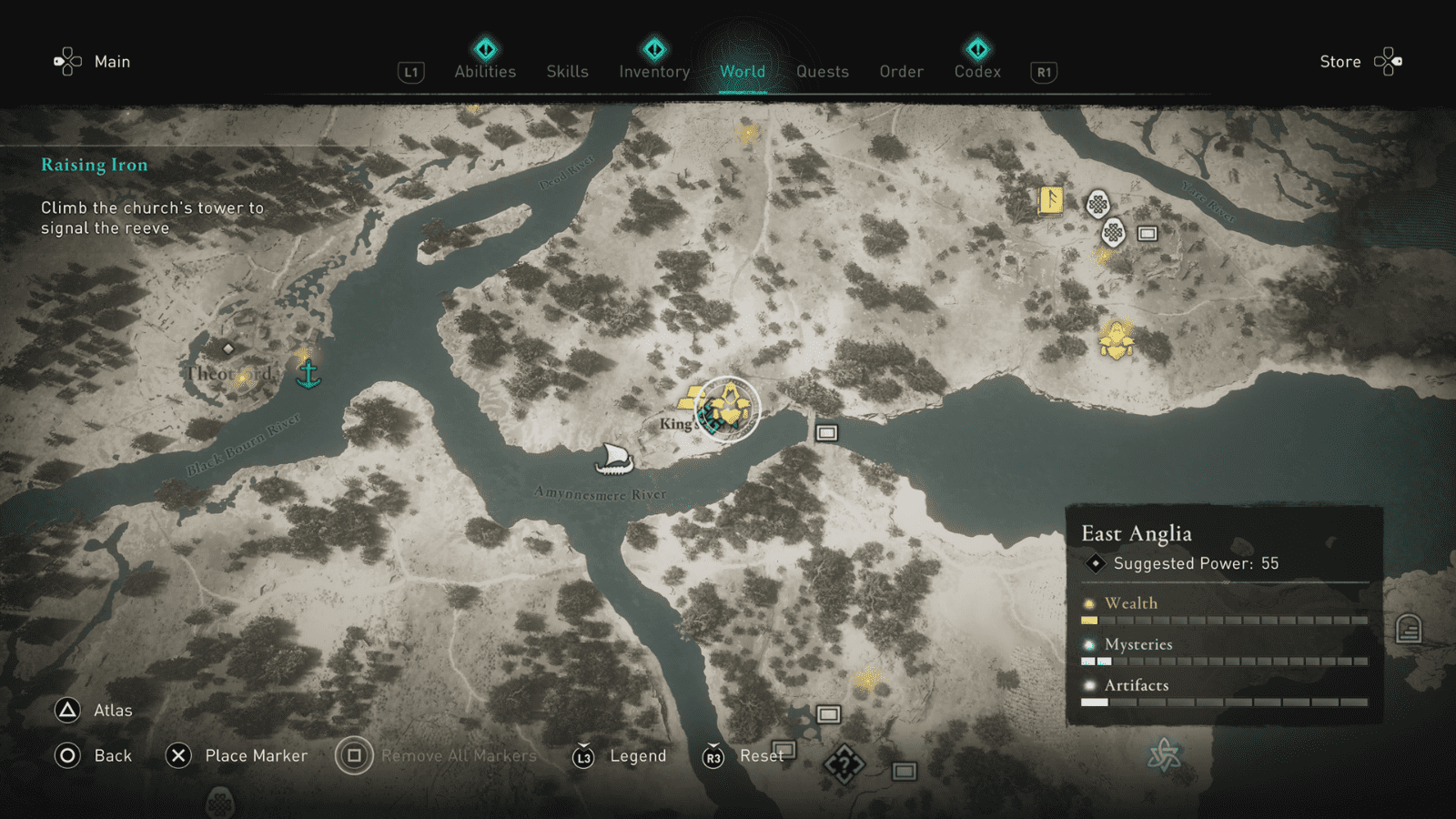Click the upper Order member knotwork icon

pyautogui.click(x=1098, y=202)
